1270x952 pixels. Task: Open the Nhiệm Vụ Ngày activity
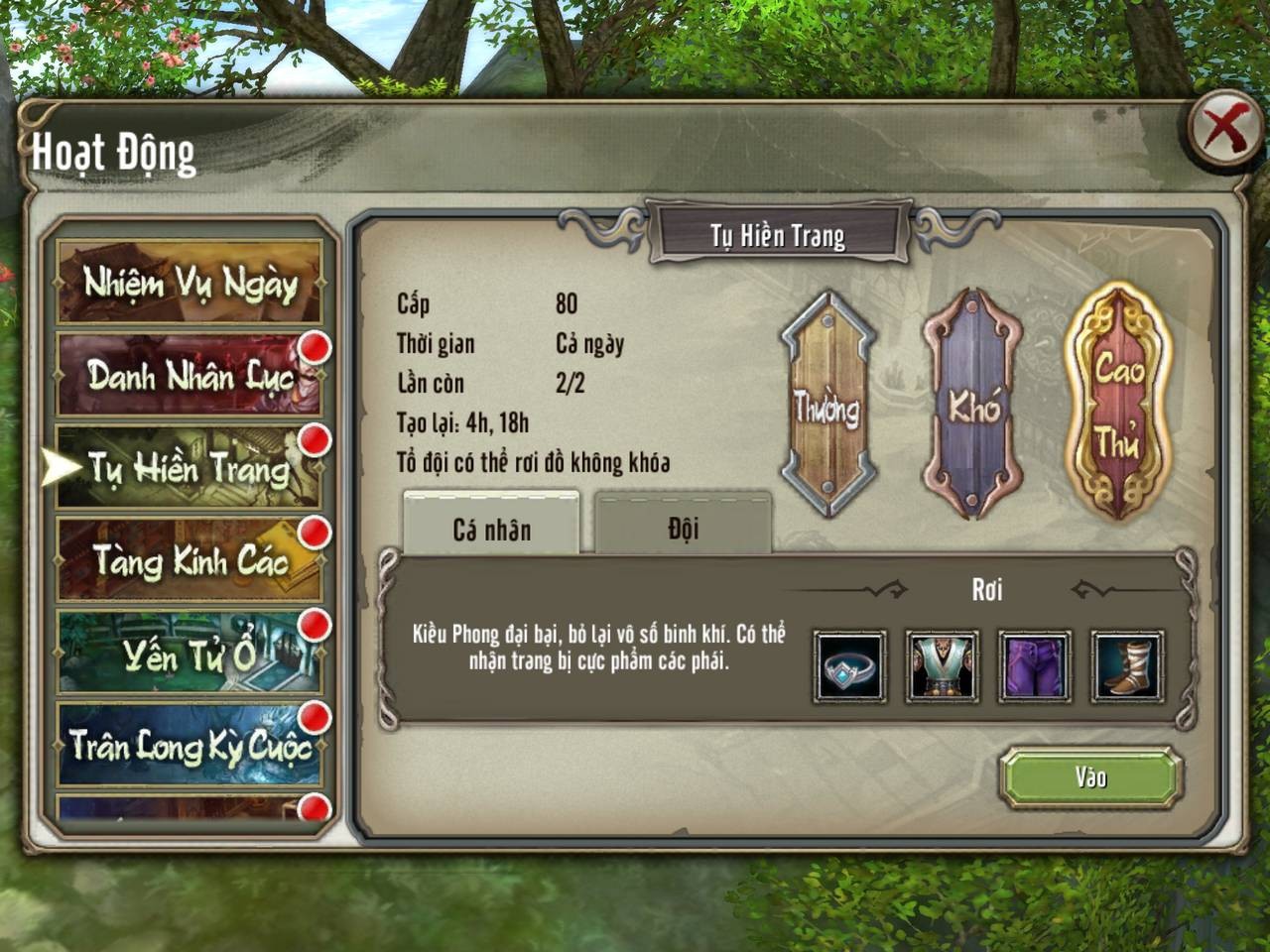coord(189,284)
